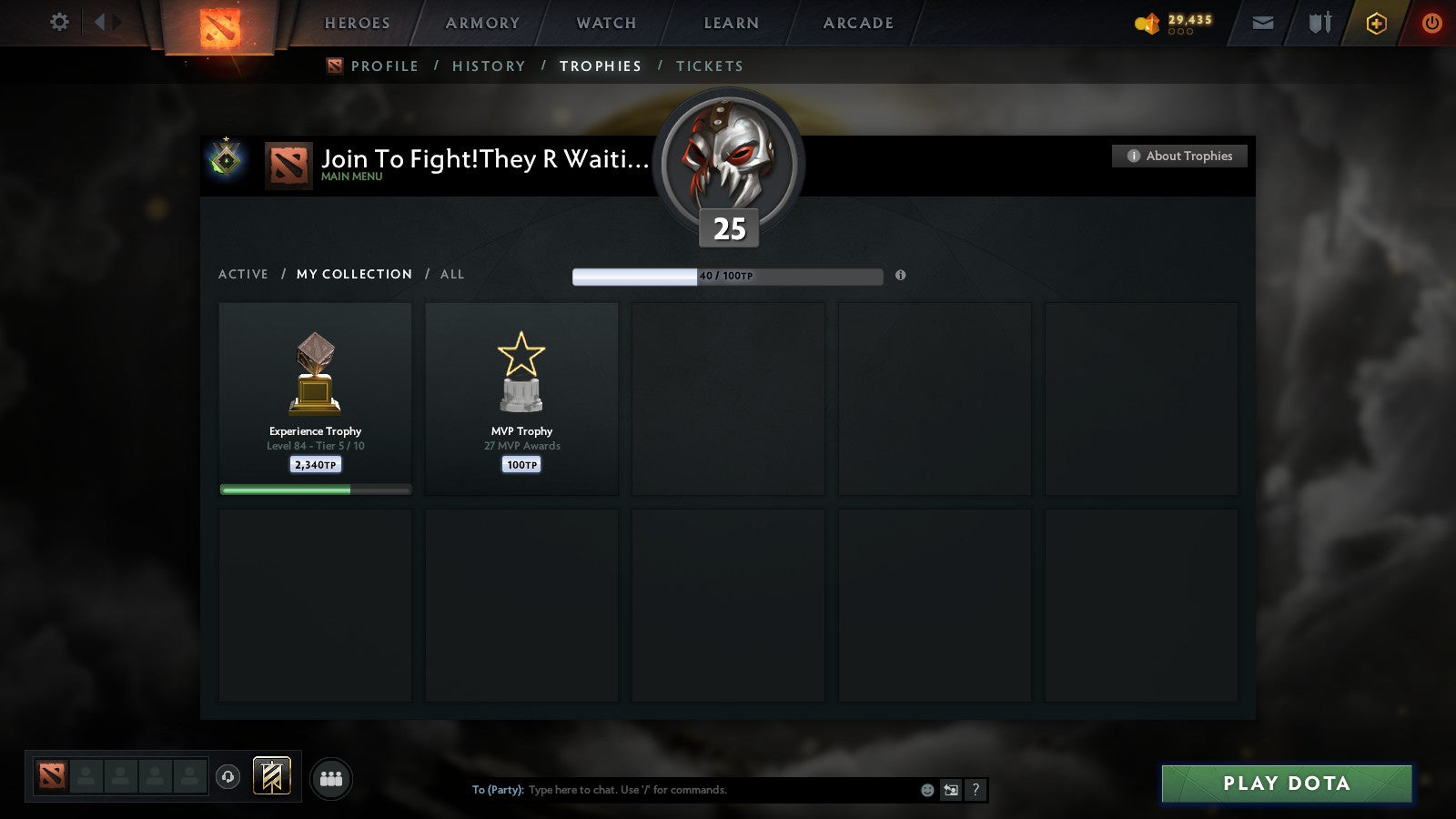Switch to the HISTORY tab

[x=490, y=66]
